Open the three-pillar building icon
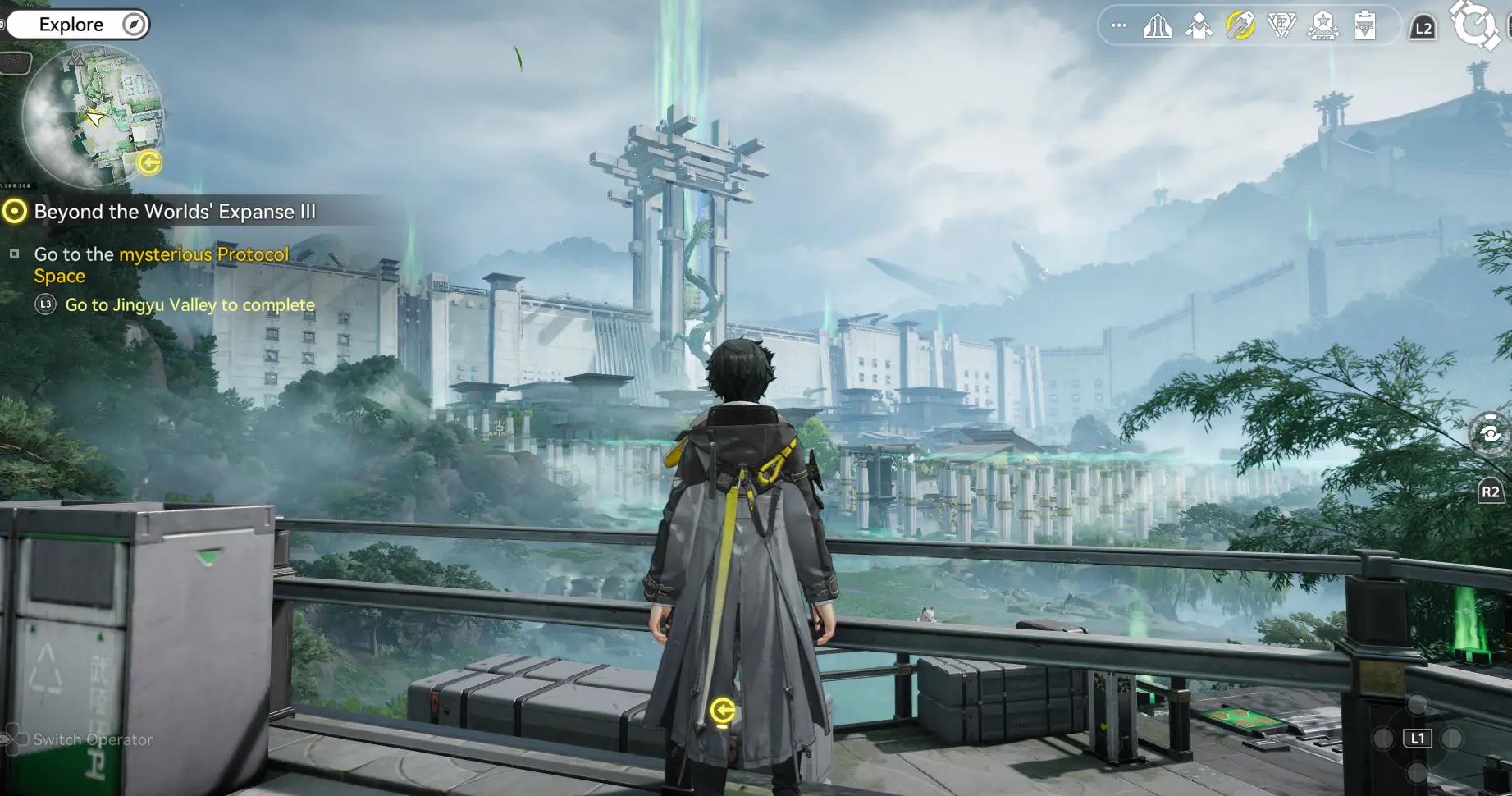Screen dimensions: 1512x796 point(1158,26)
